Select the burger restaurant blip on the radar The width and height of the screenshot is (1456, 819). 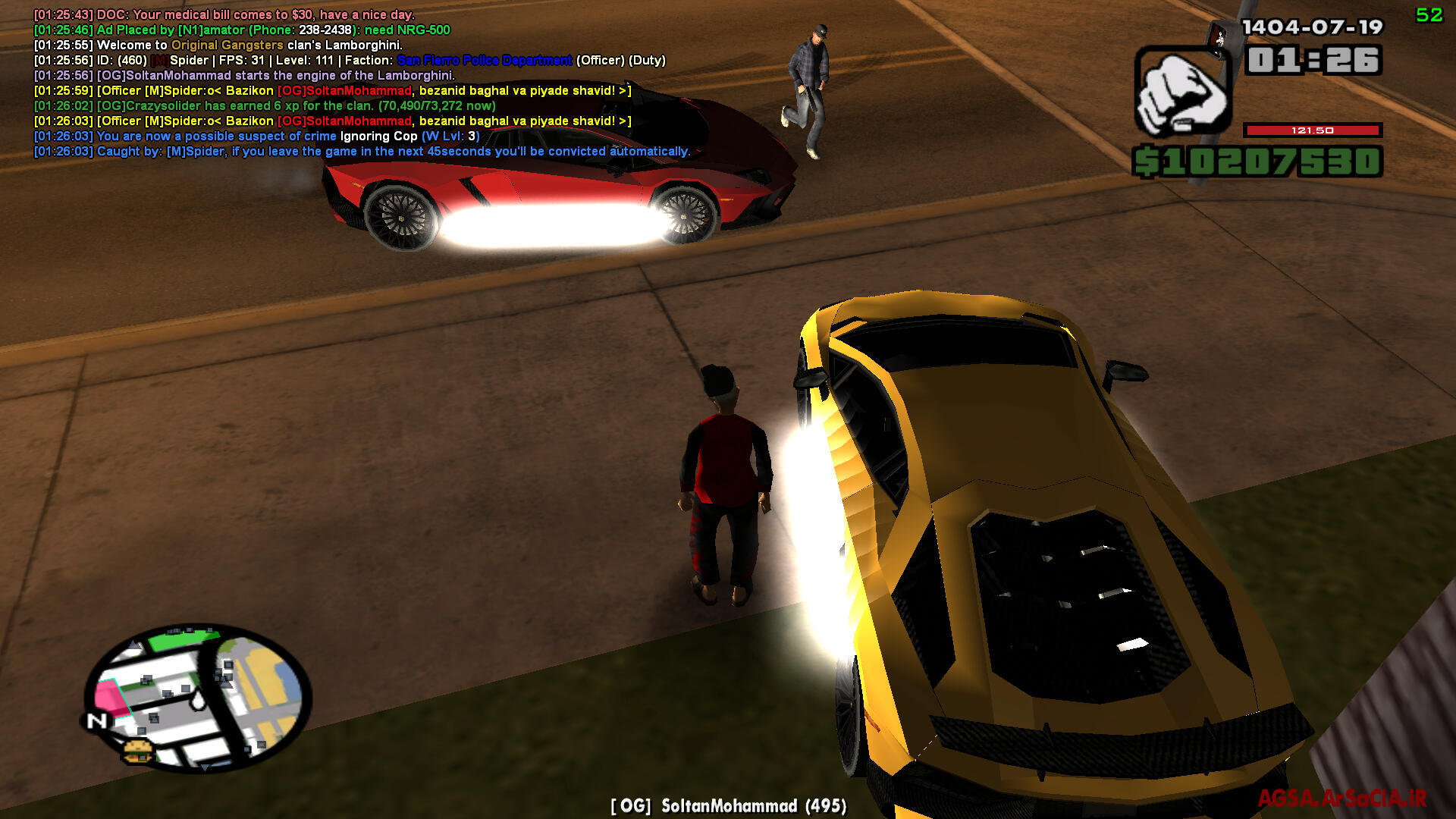137,751
